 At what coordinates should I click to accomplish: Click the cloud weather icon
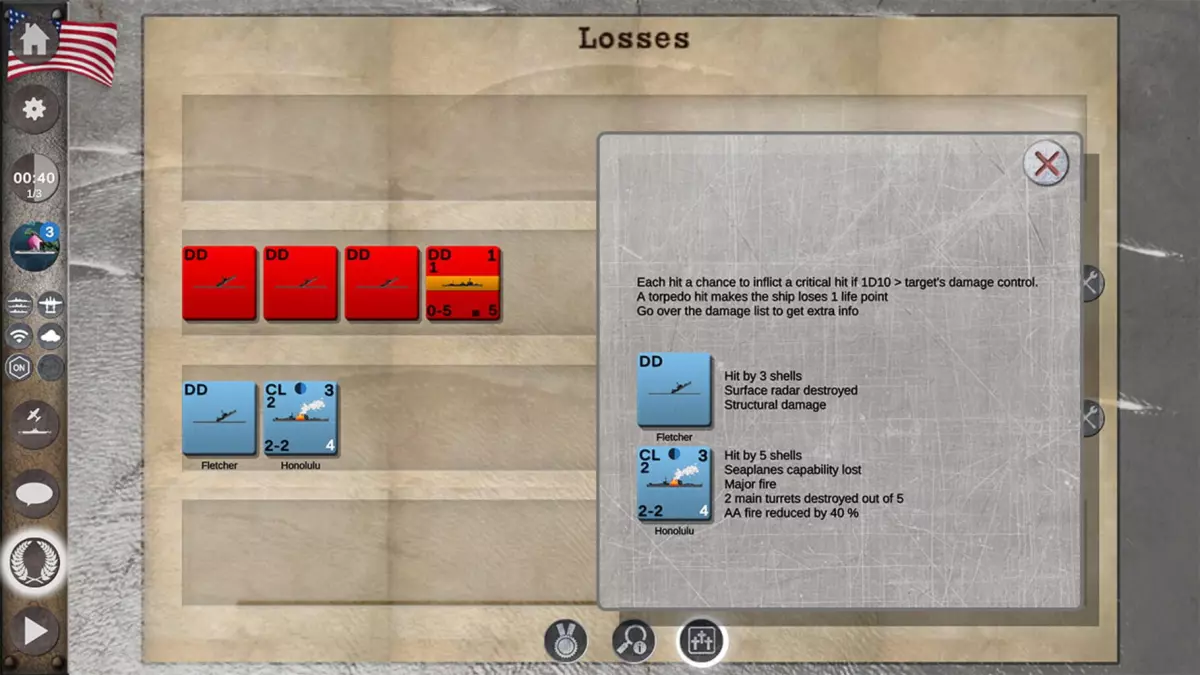coord(50,335)
